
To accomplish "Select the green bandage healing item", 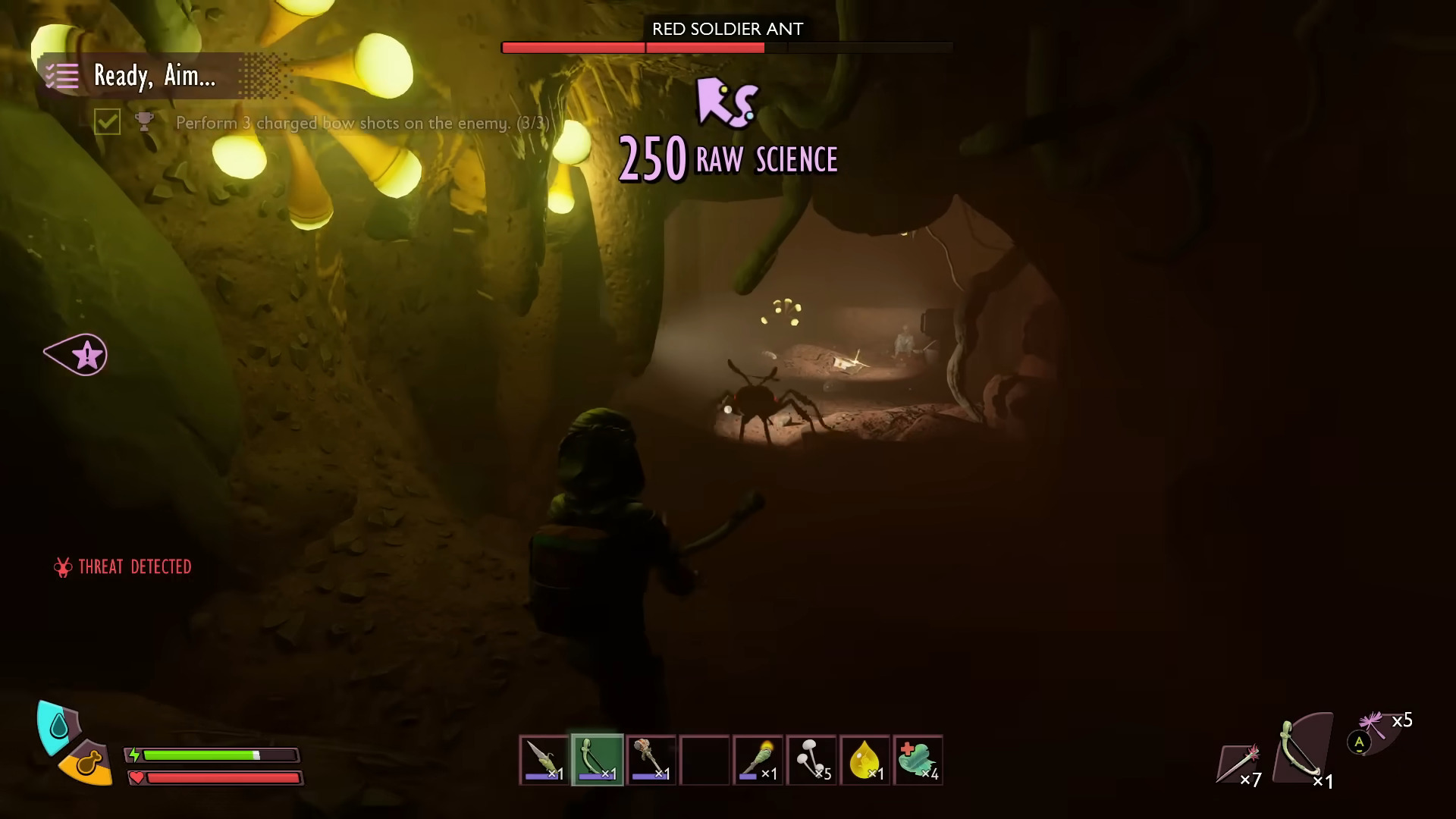I will (918, 760).
